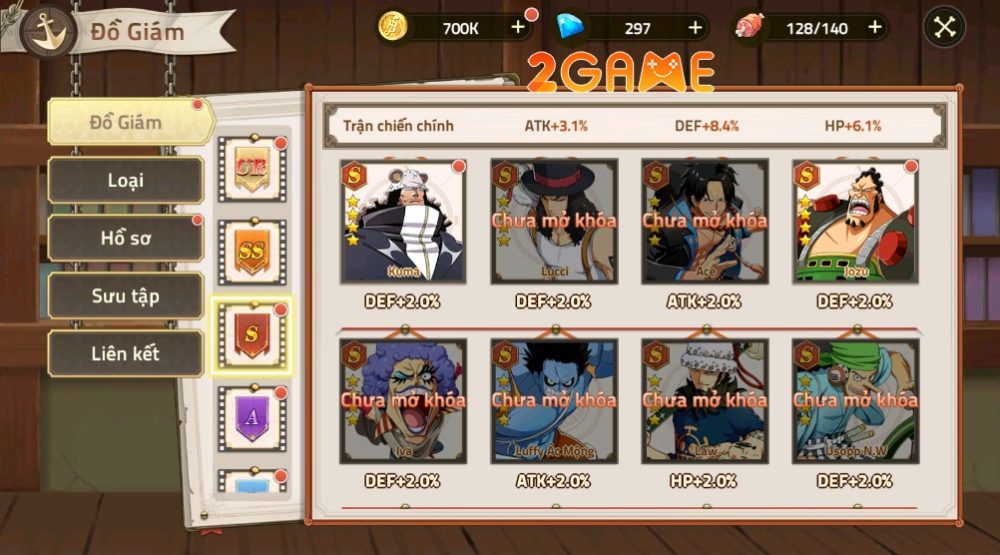Open the Jozu character card
1000x555 pixels.
[x=855, y=222]
